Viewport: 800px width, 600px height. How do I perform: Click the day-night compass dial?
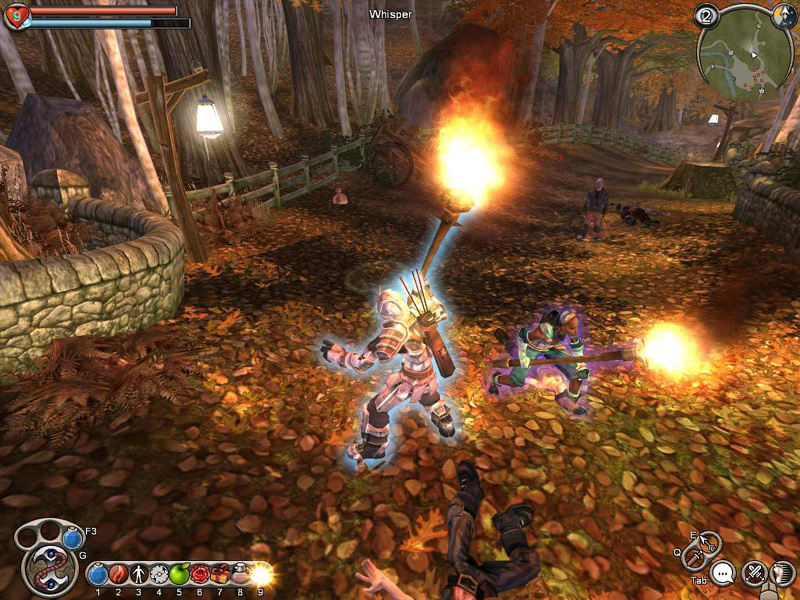[x=785, y=16]
